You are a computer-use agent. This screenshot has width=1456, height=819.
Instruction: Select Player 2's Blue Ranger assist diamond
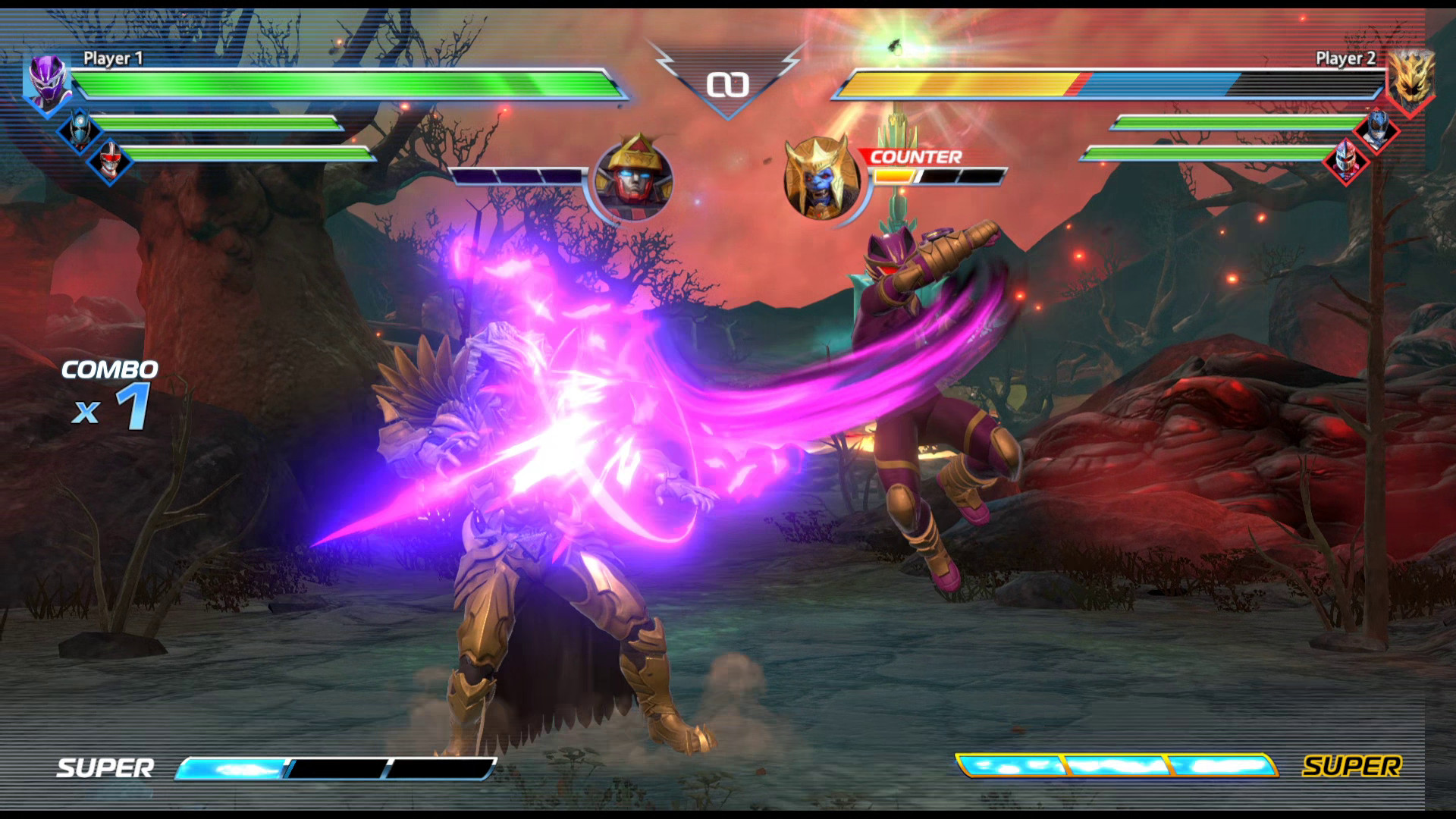[x=1377, y=130]
